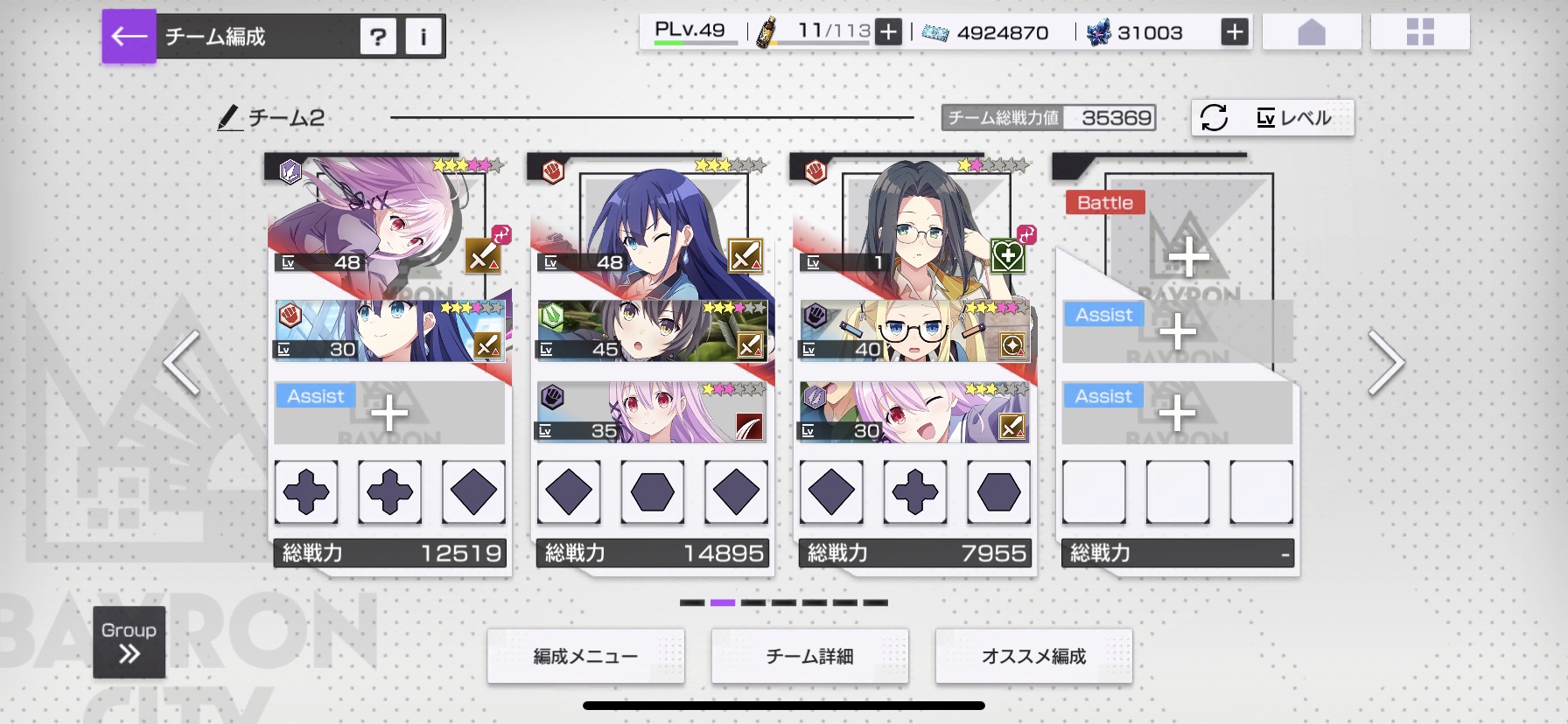Choose オススメ編成 recommended formation
This screenshot has width=1568, height=724.
point(1033,656)
